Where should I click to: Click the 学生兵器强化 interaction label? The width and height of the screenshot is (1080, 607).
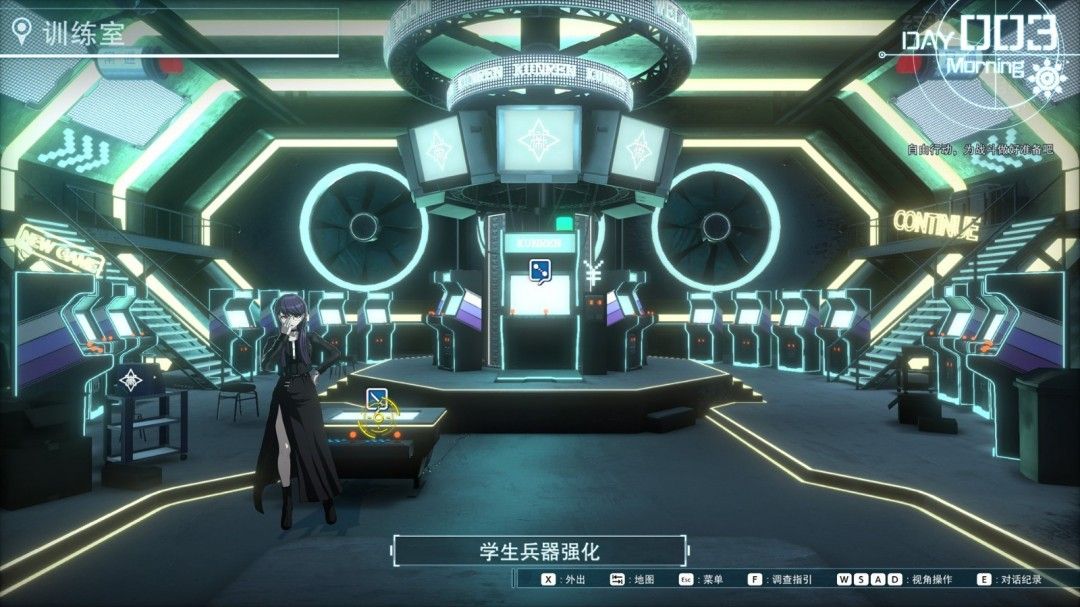(539, 551)
